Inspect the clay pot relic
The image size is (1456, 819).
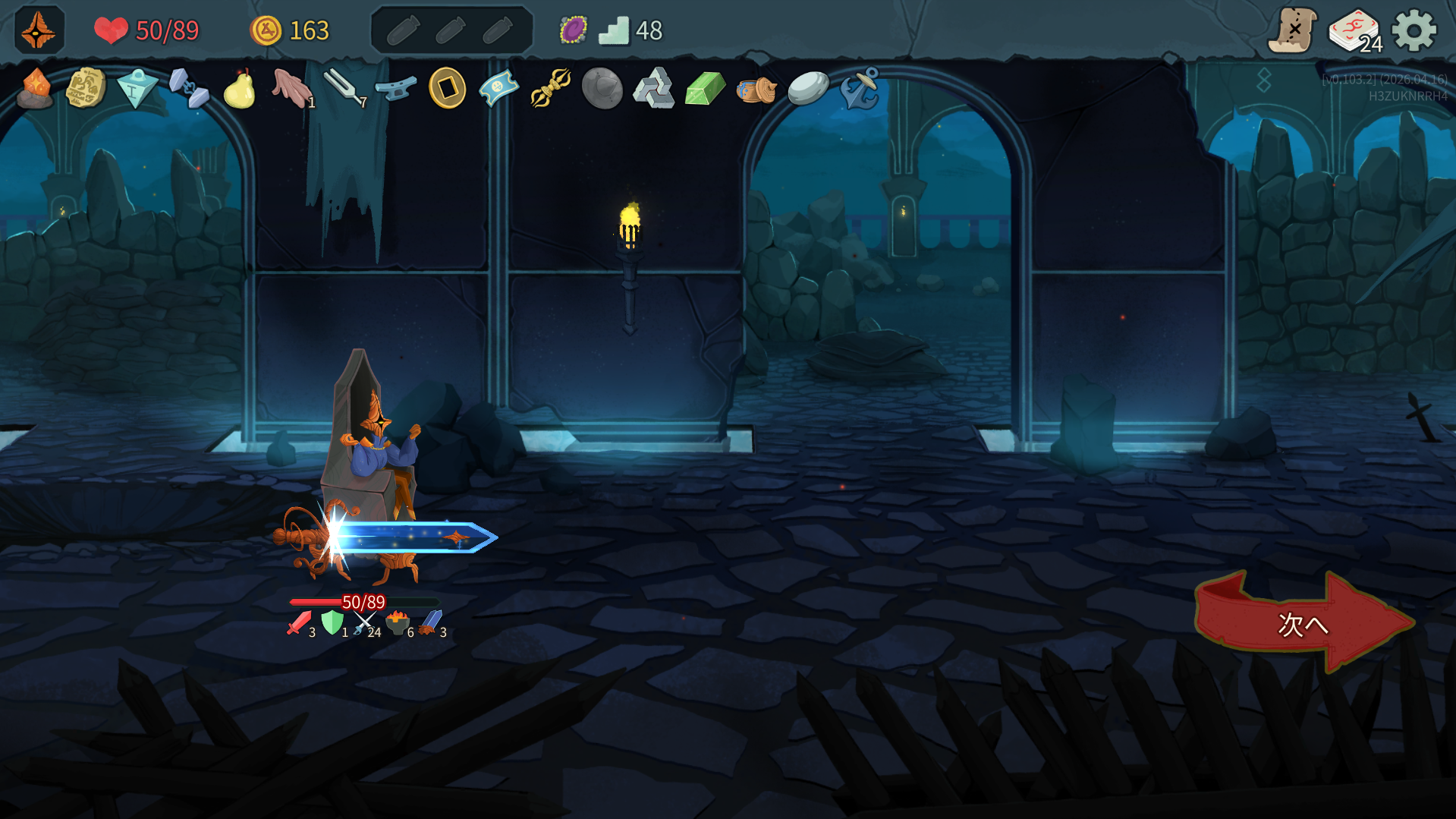[756, 90]
